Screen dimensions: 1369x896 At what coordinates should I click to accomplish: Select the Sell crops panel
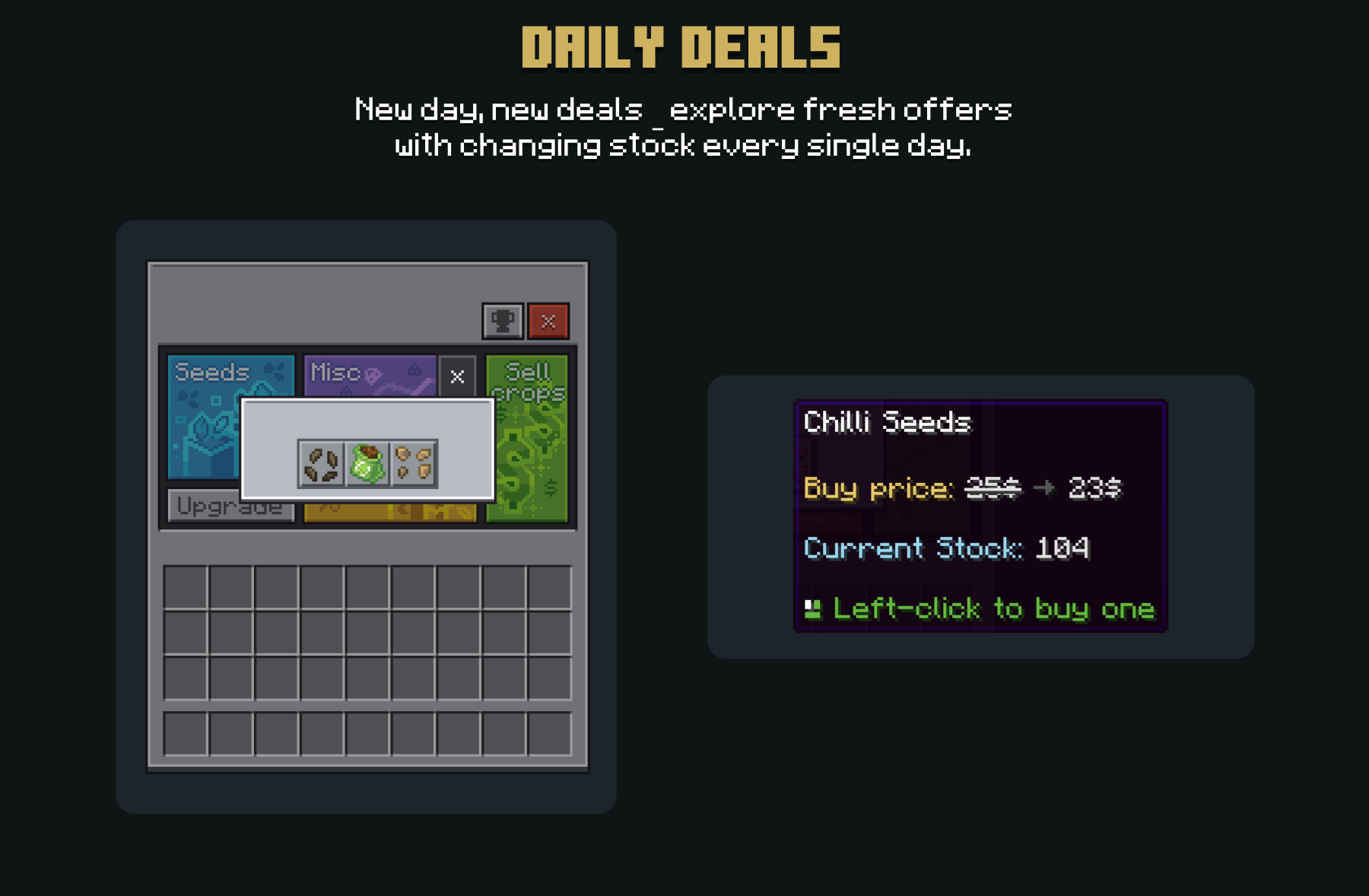528,456
